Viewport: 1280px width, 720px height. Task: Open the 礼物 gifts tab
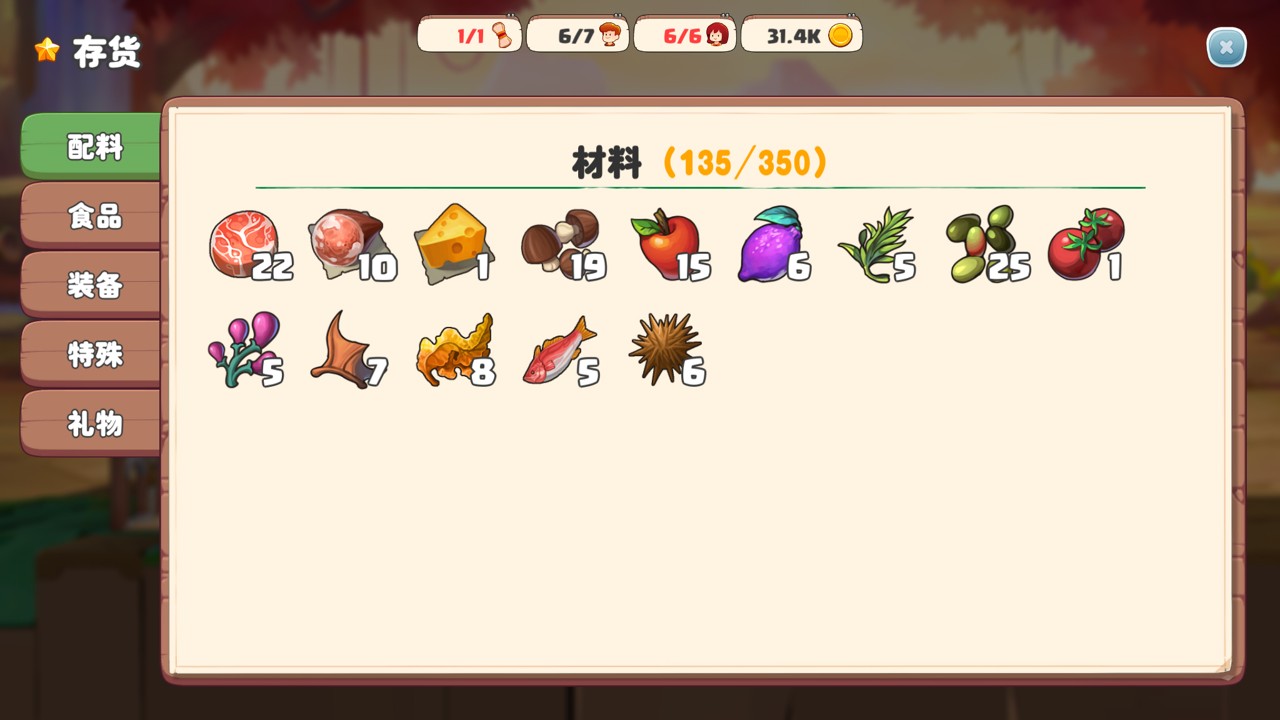tap(94, 423)
